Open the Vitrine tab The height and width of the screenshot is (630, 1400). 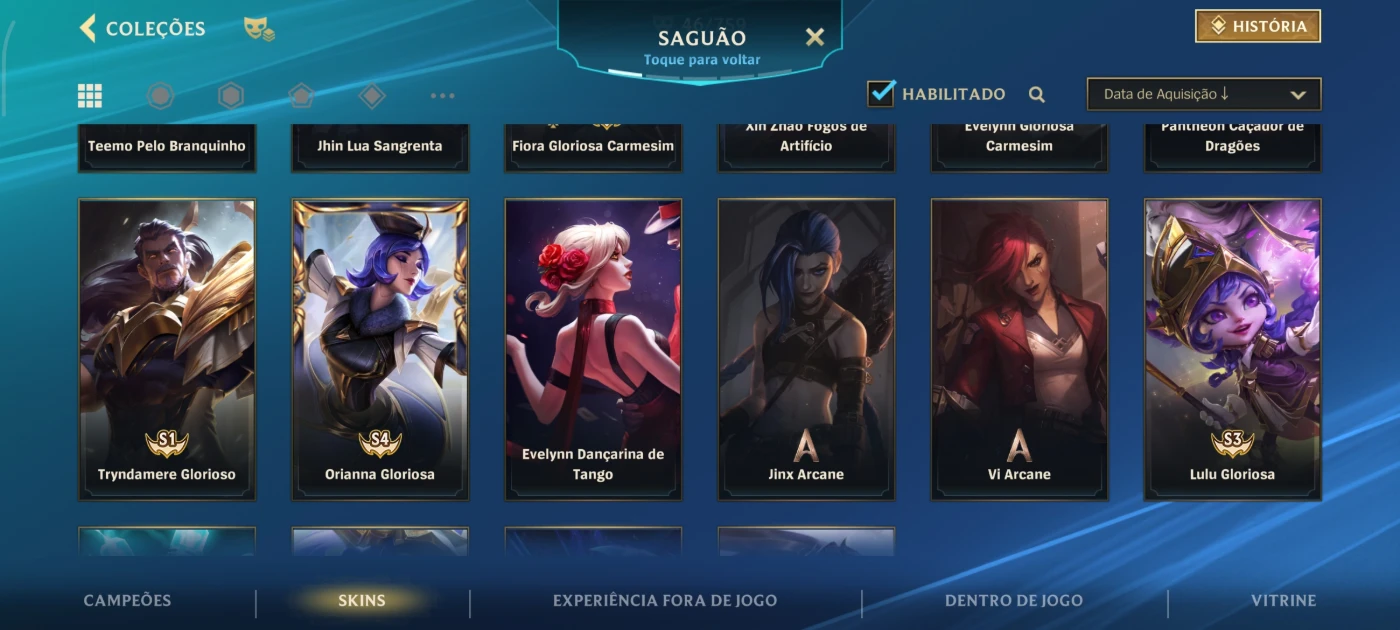coord(1283,601)
